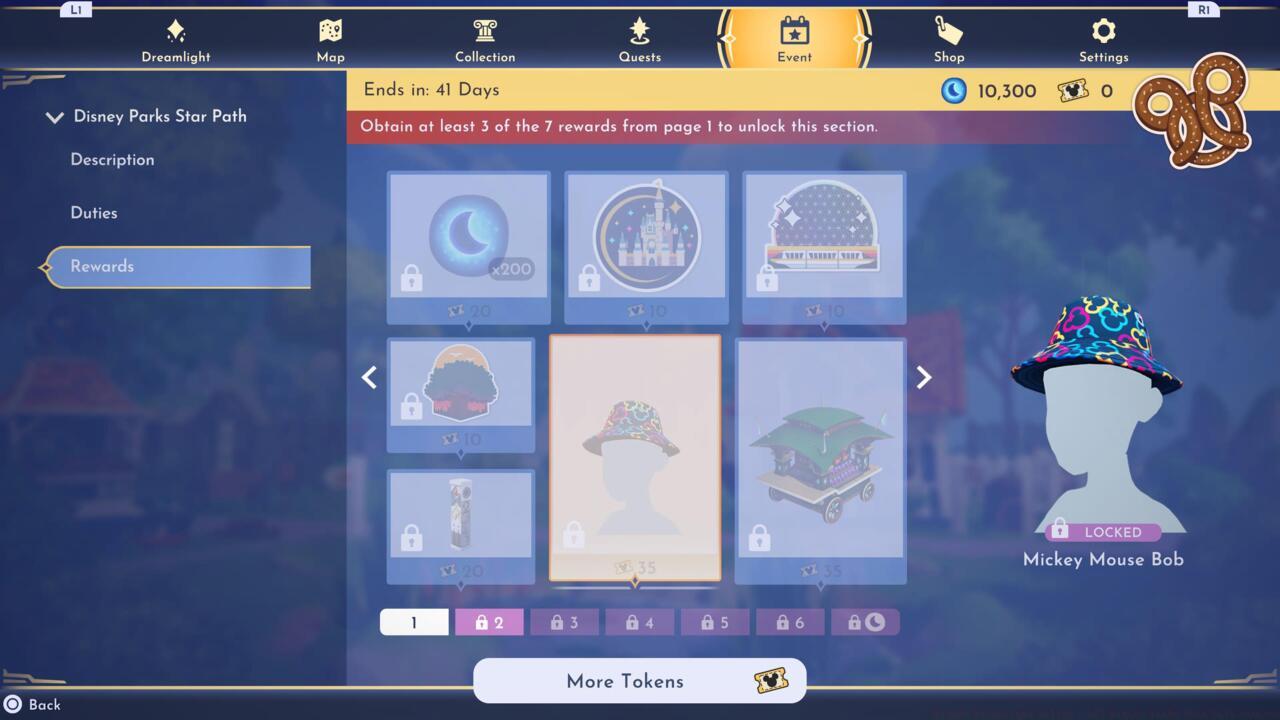Open the Dreamlight menu icon
The width and height of the screenshot is (1280, 720).
(176, 32)
